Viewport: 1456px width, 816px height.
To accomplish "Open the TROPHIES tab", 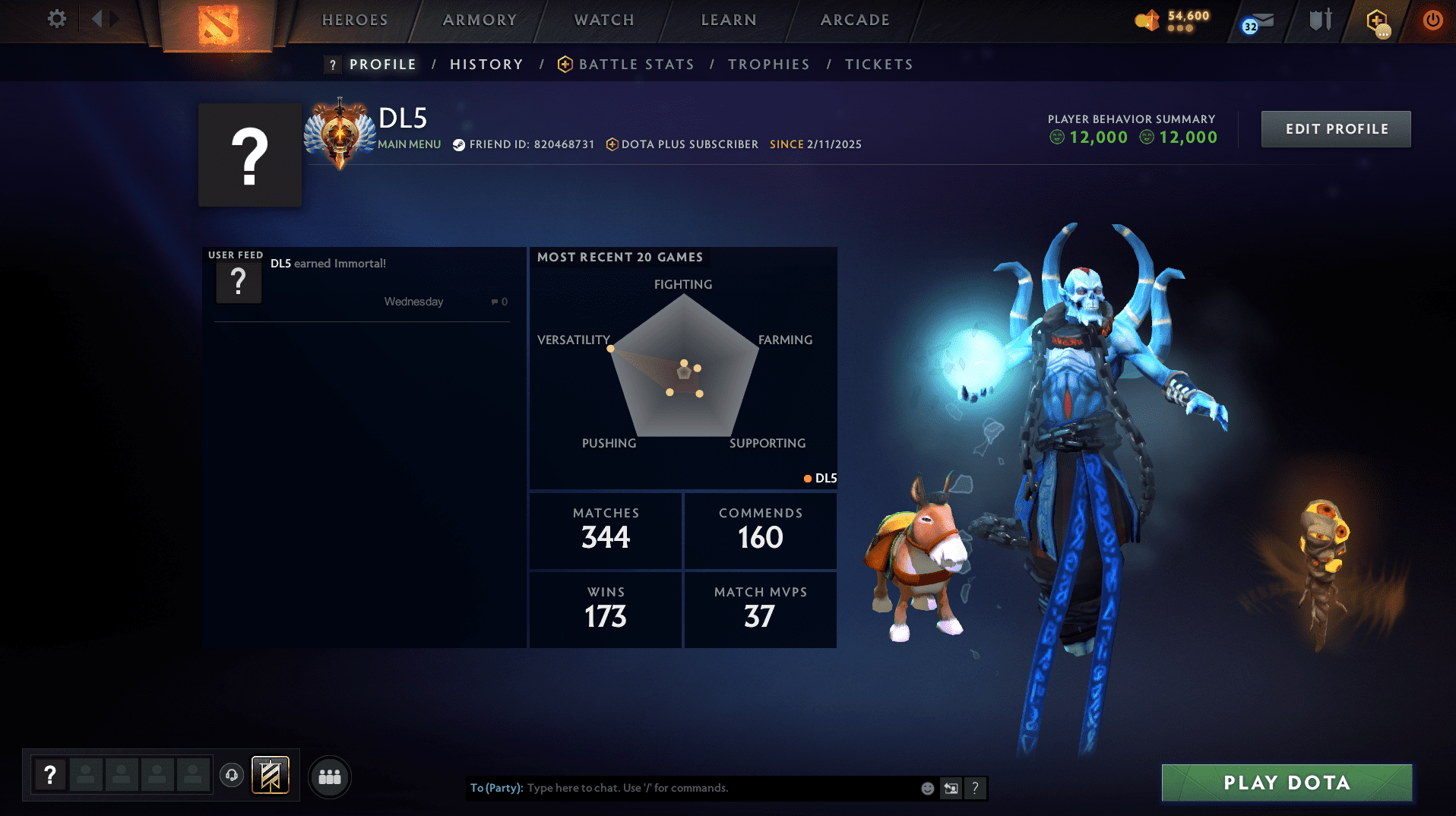I will pos(768,64).
